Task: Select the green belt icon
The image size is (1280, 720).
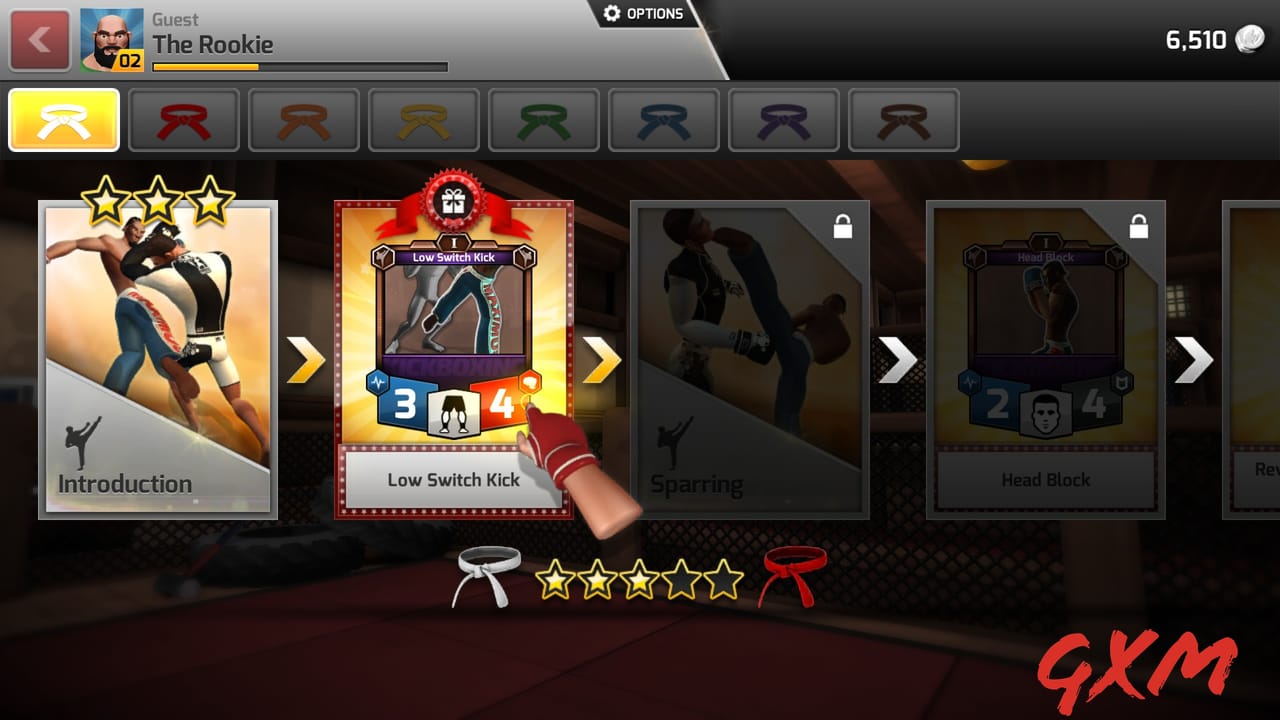Action: click(543, 119)
